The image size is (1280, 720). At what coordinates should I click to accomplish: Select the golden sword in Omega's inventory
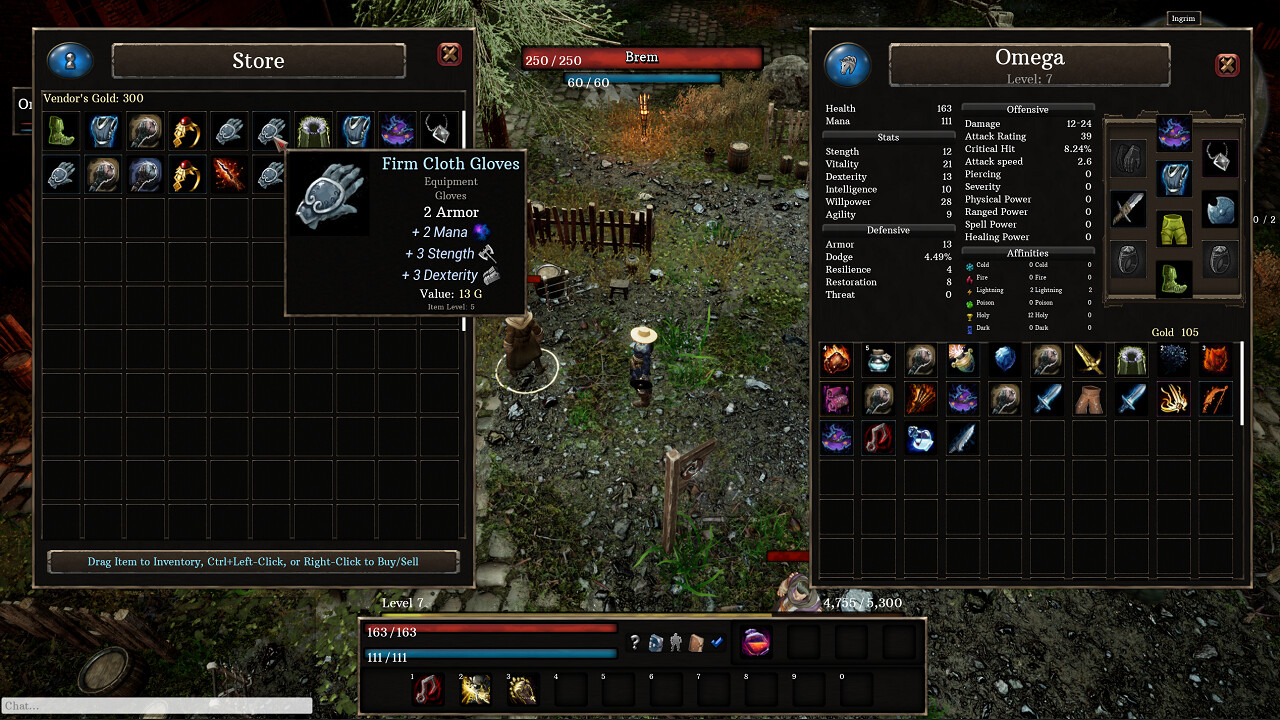[1089, 358]
